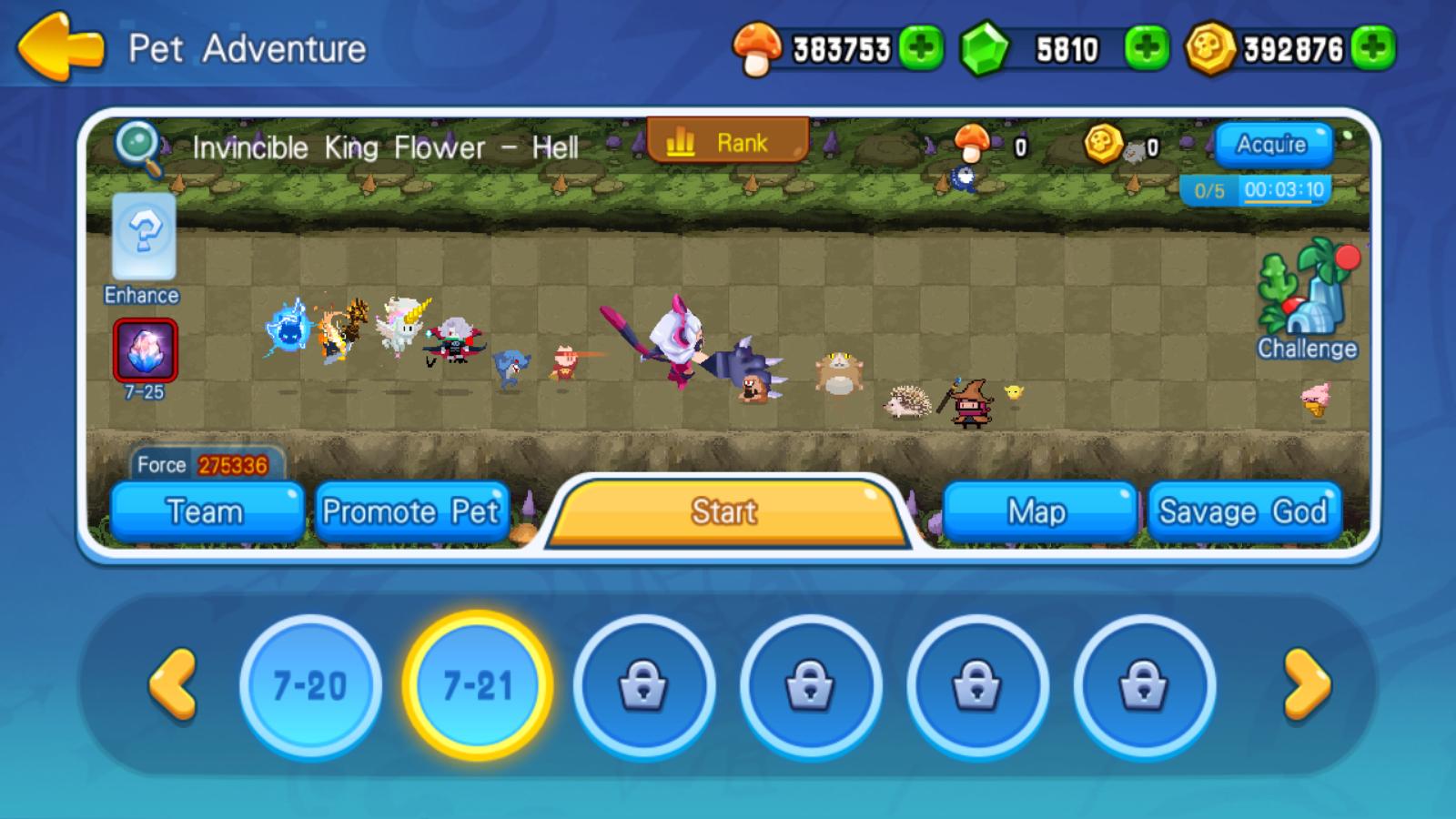The width and height of the screenshot is (1456, 819).
Task: Select stage 7-20
Action: (x=309, y=684)
